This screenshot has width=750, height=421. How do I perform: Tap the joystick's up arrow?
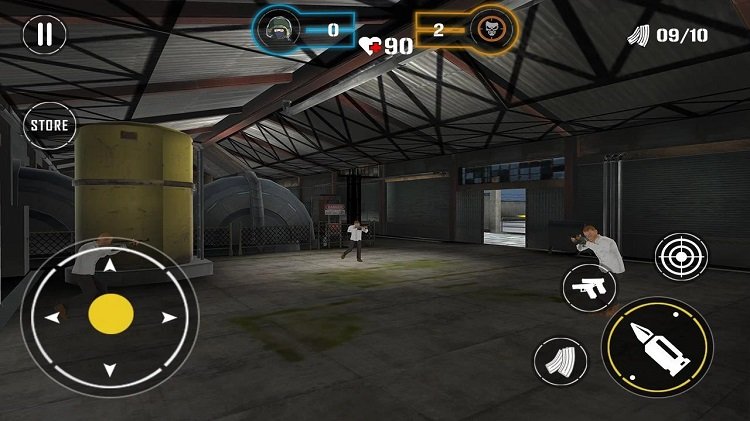(110, 266)
